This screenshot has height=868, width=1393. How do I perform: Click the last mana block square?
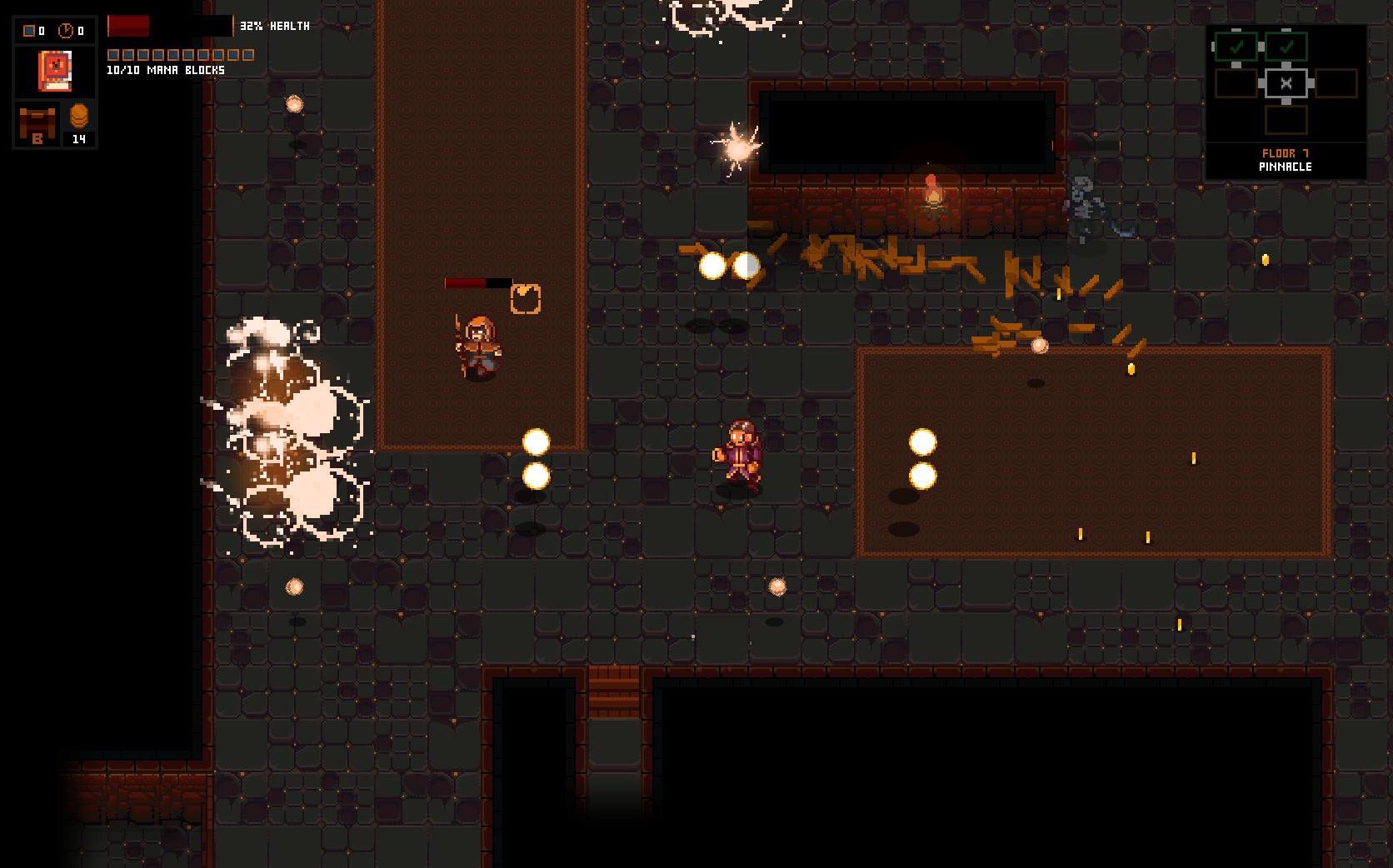[x=248, y=54]
